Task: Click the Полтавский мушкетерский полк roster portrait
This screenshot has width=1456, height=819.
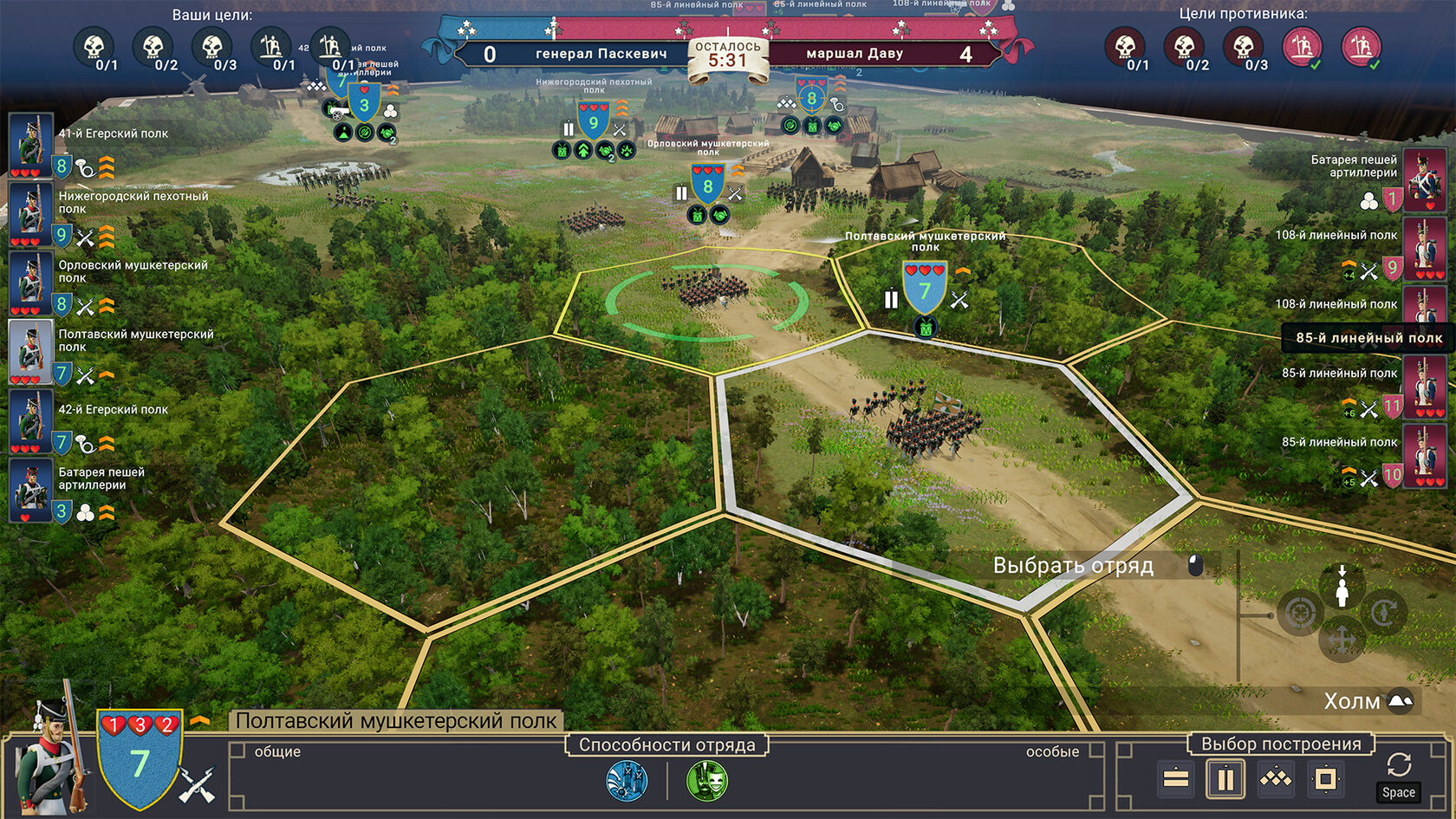Action: point(30,351)
